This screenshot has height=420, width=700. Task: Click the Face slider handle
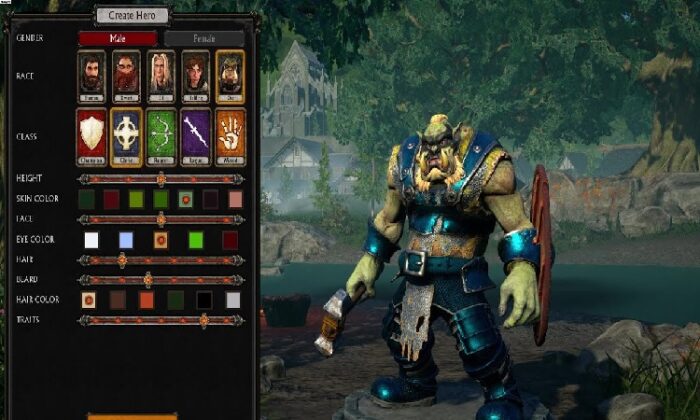coord(161,219)
